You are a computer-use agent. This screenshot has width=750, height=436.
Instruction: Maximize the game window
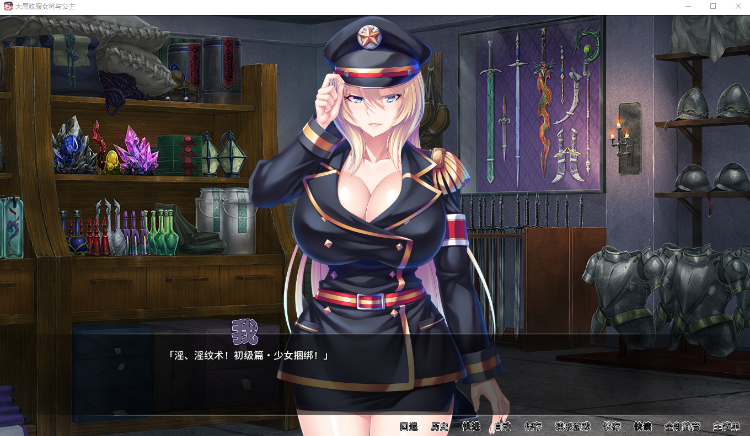coord(713,6)
